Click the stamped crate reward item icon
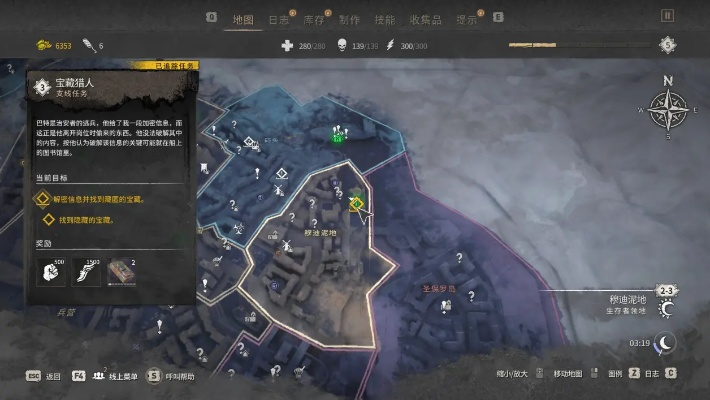This screenshot has height=400, width=710. pyautogui.click(x=121, y=272)
